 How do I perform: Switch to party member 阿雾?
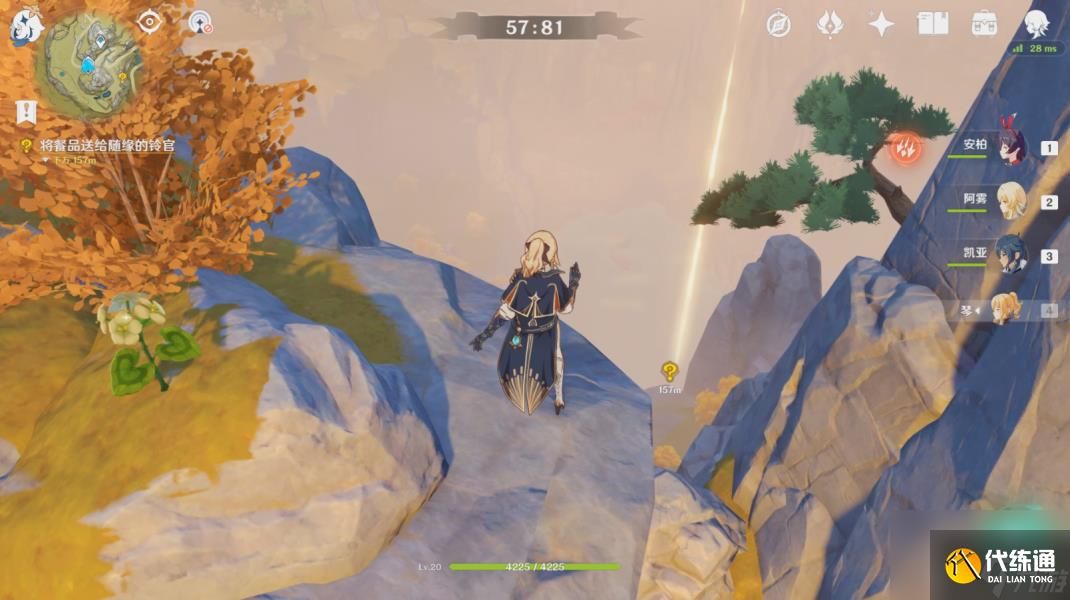coord(1010,201)
